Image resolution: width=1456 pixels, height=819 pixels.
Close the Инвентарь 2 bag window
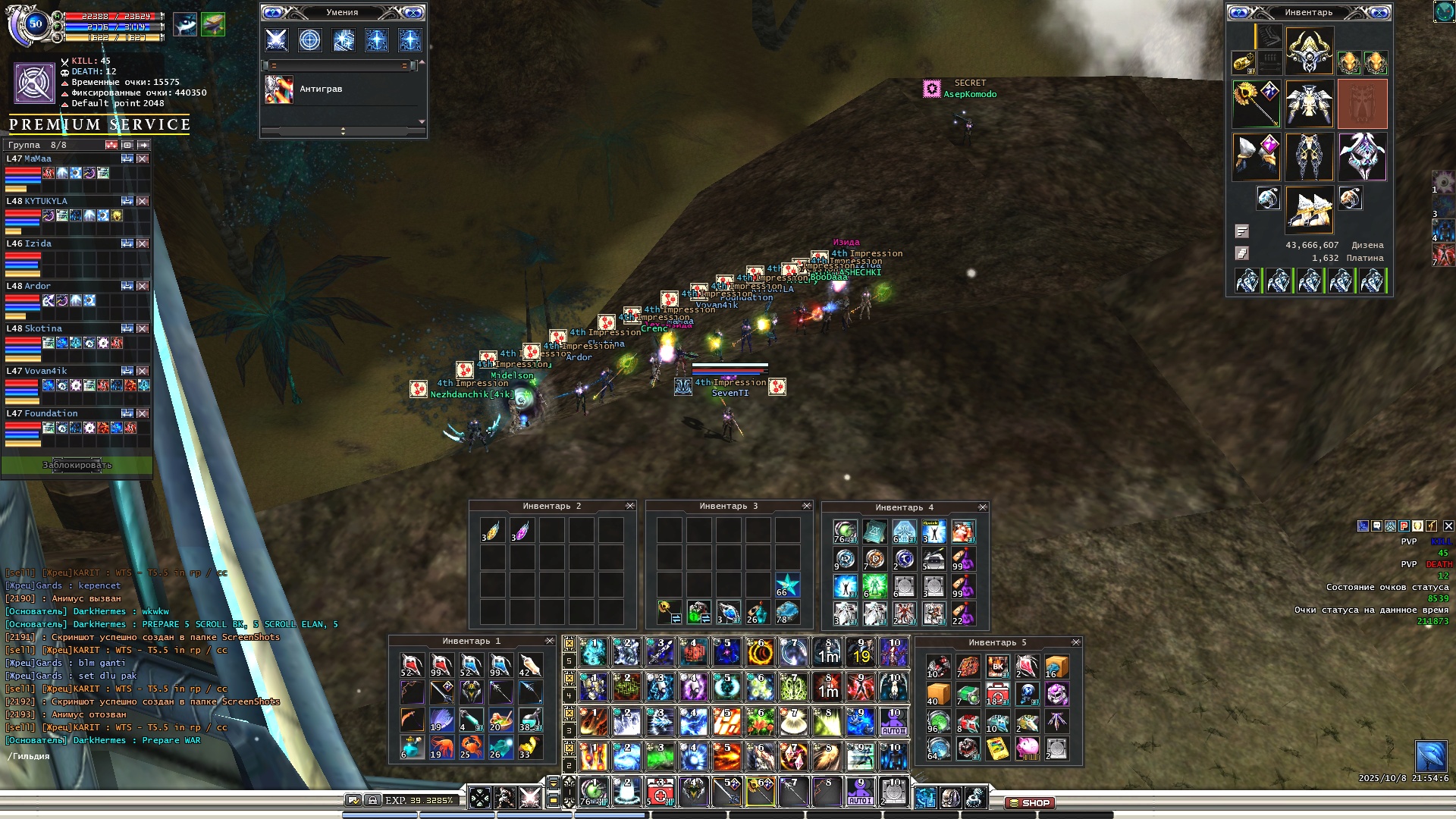pyautogui.click(x=629, y=506)
